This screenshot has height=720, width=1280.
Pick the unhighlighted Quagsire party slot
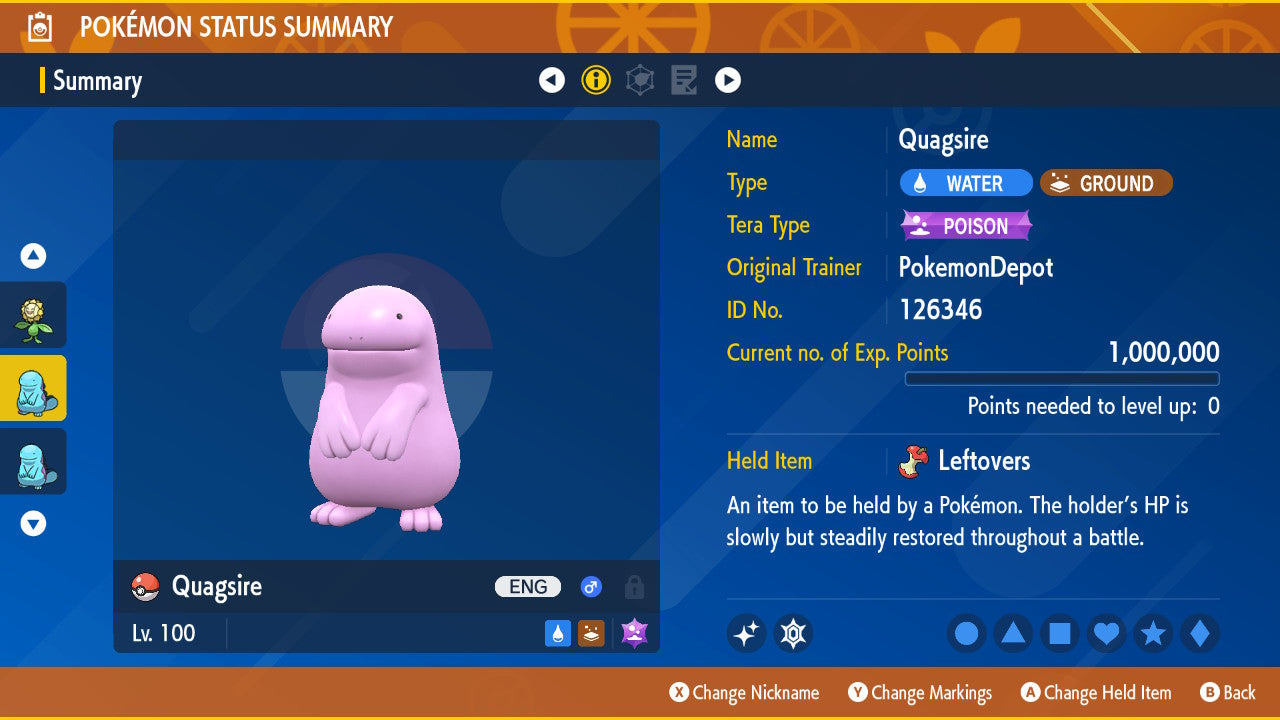click(33, 461)
